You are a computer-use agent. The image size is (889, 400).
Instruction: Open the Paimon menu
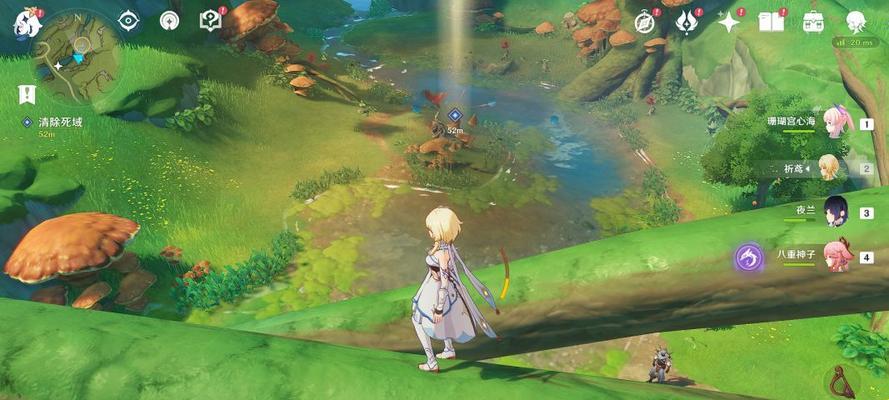[22, 22]
